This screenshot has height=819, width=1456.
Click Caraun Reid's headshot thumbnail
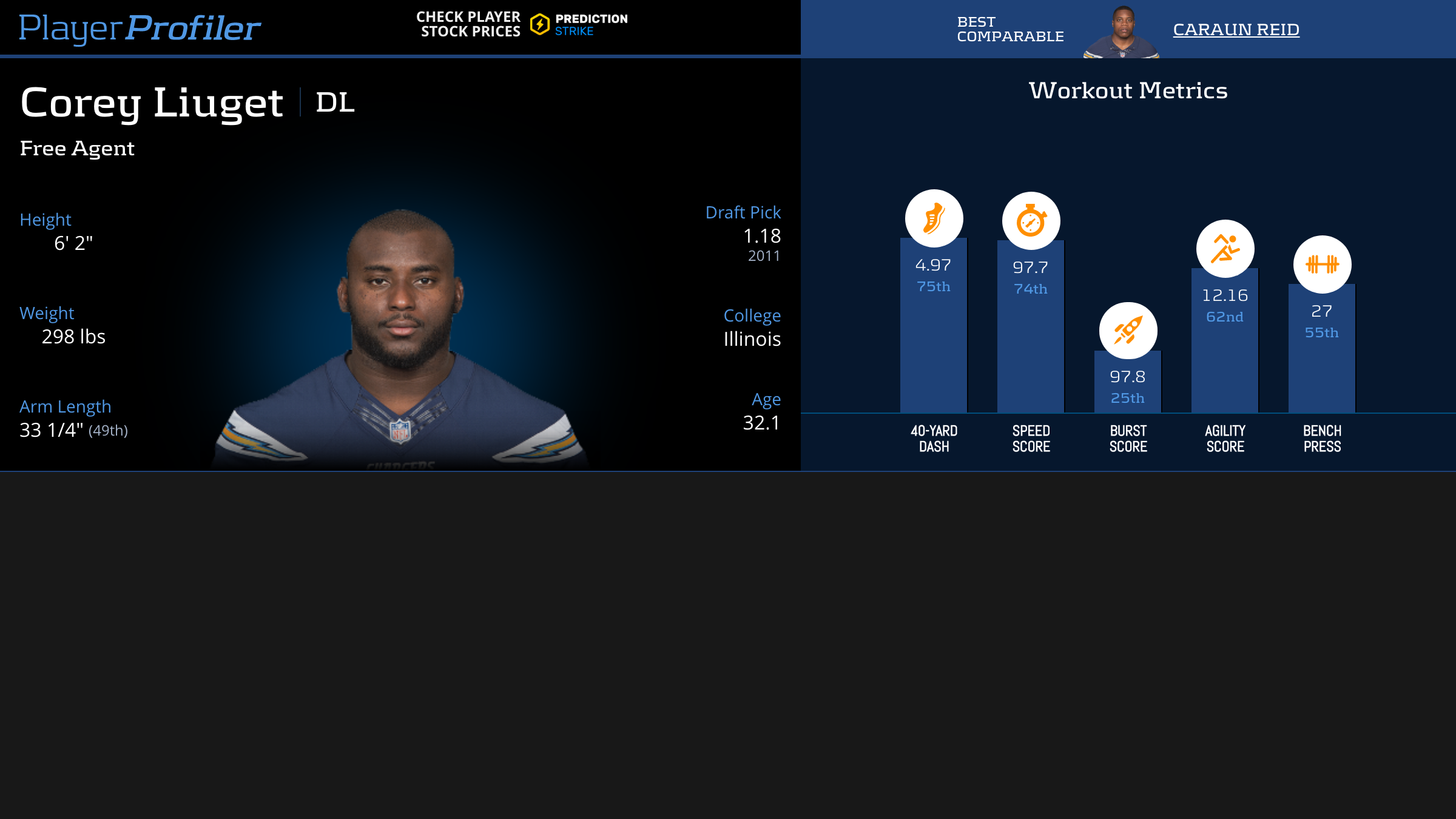pyautogui.click(x=1122, y=32)
